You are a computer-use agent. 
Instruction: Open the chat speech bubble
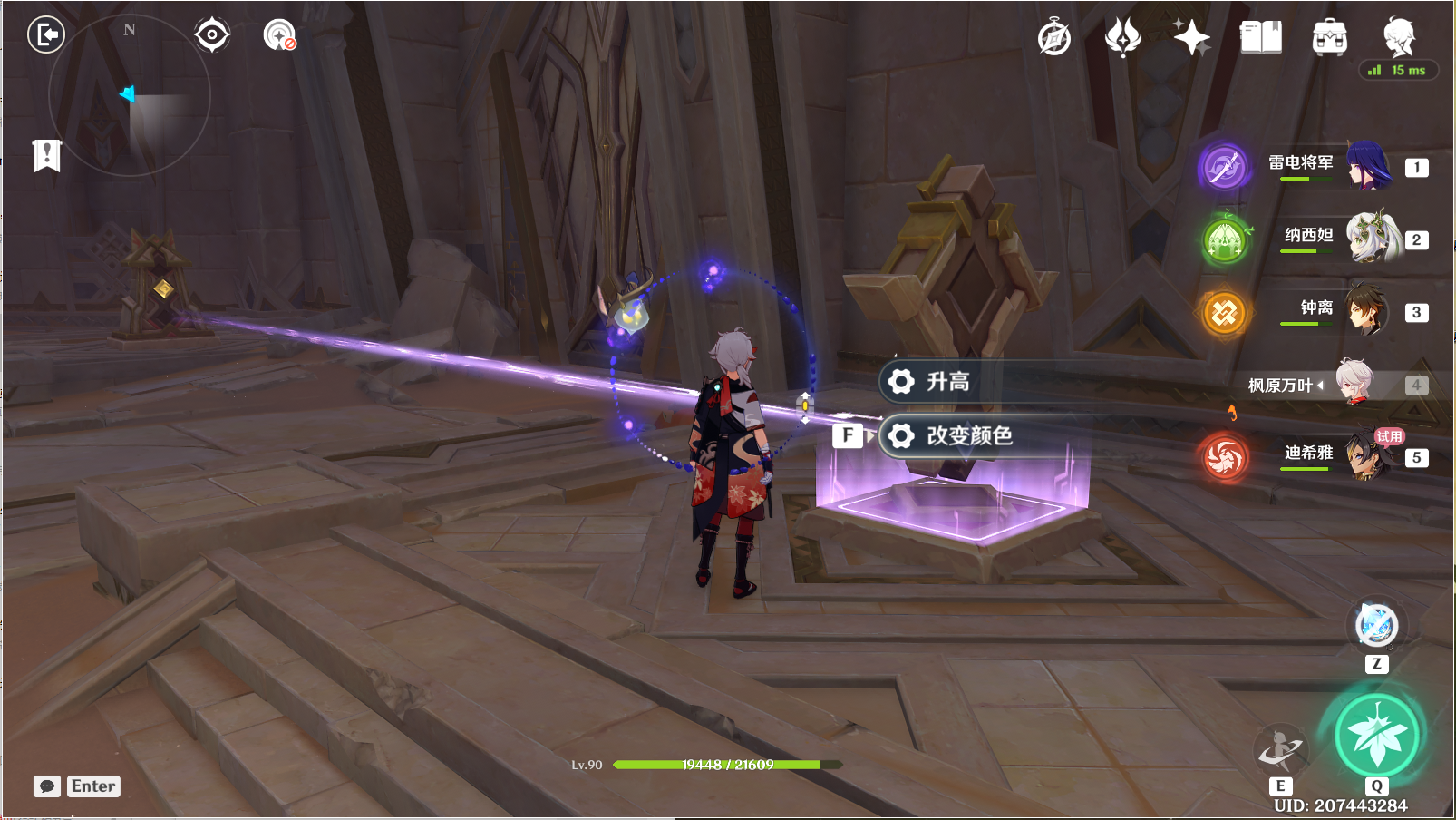pyautogui.click(x=47, y=786)
